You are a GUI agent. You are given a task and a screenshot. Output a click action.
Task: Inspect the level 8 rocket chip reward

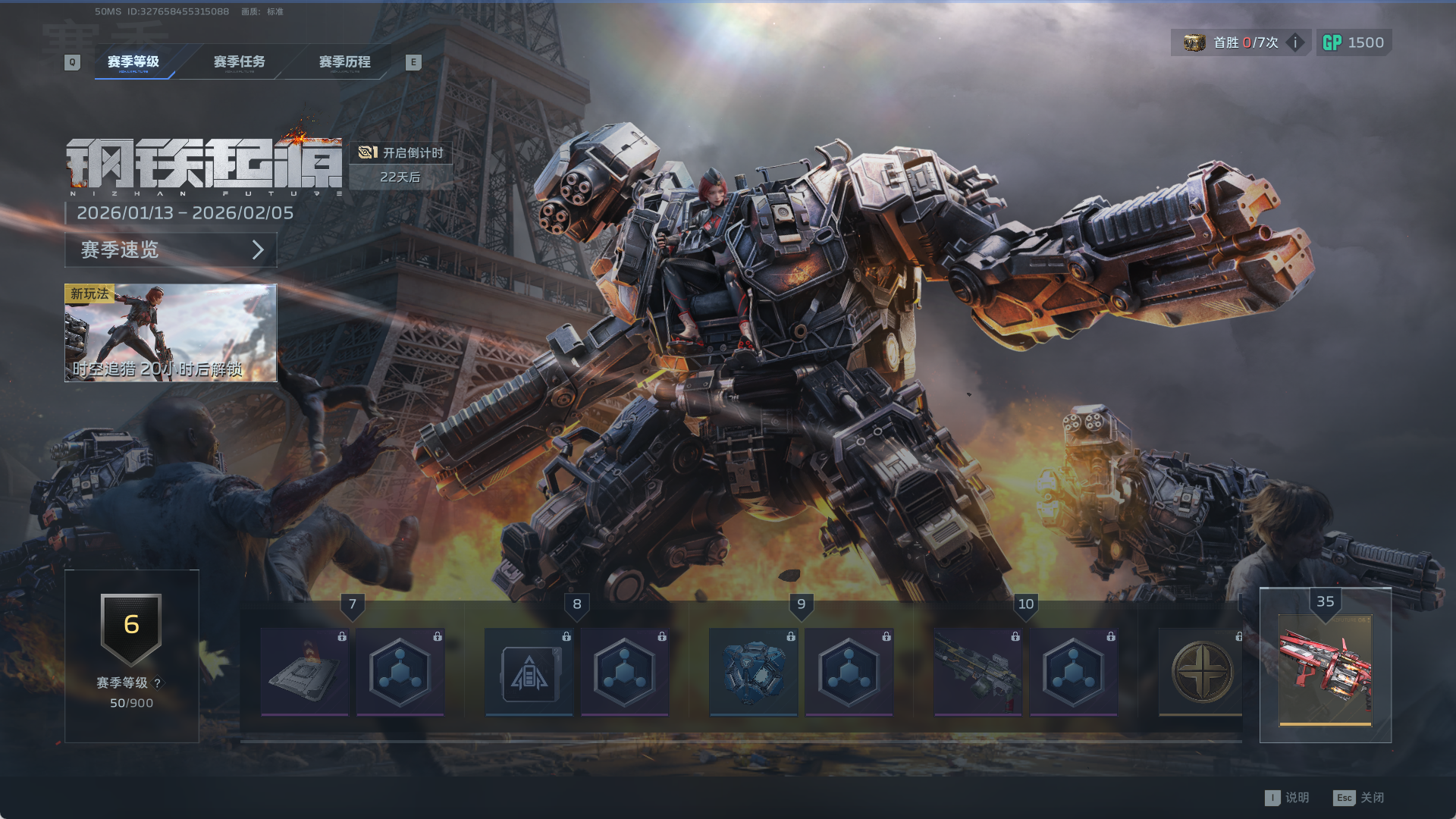coord(529,672)
